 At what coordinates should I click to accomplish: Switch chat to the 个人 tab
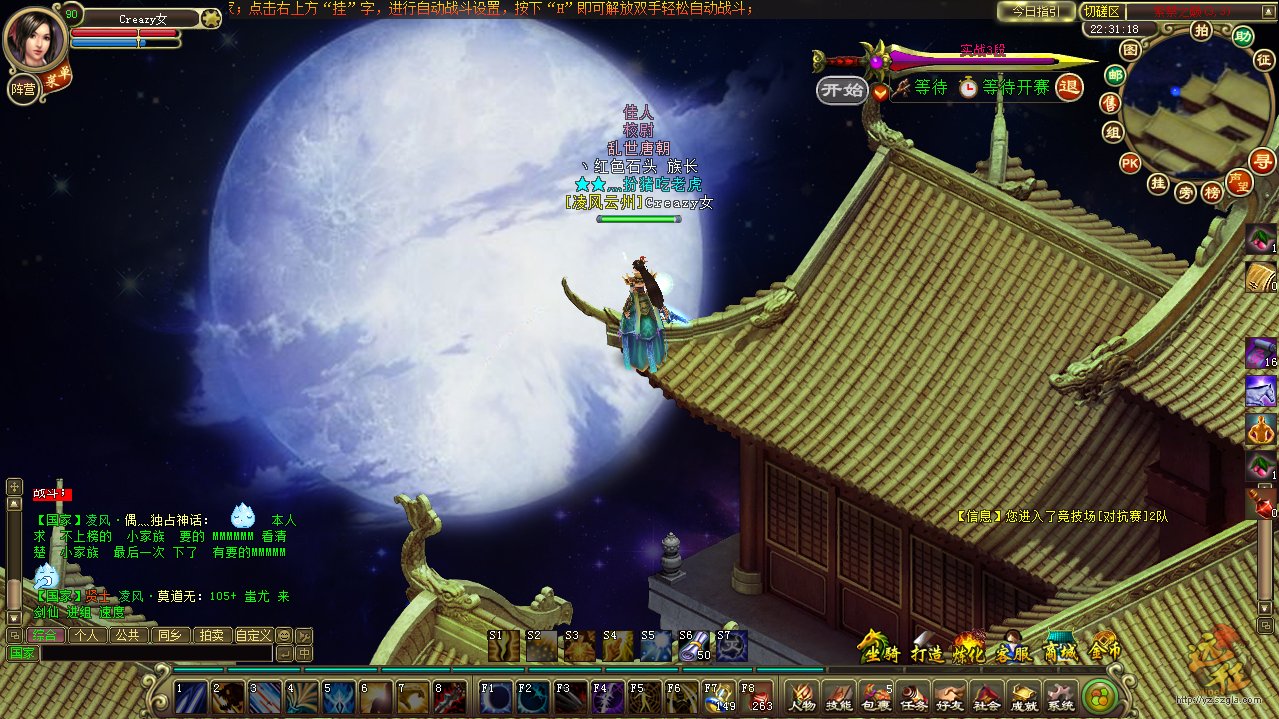pyautogui.click(x=86, y=635)
